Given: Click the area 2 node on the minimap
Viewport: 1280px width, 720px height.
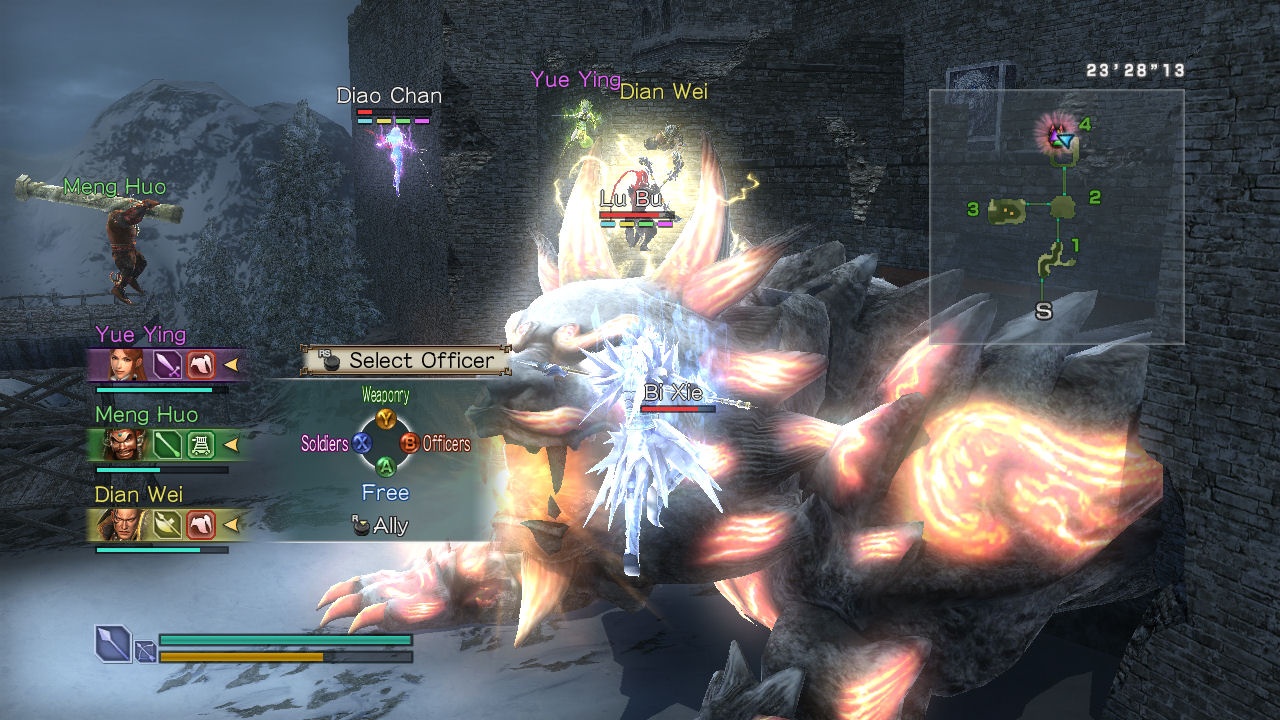Looking at the screenshot, I should coord(1063,207).
